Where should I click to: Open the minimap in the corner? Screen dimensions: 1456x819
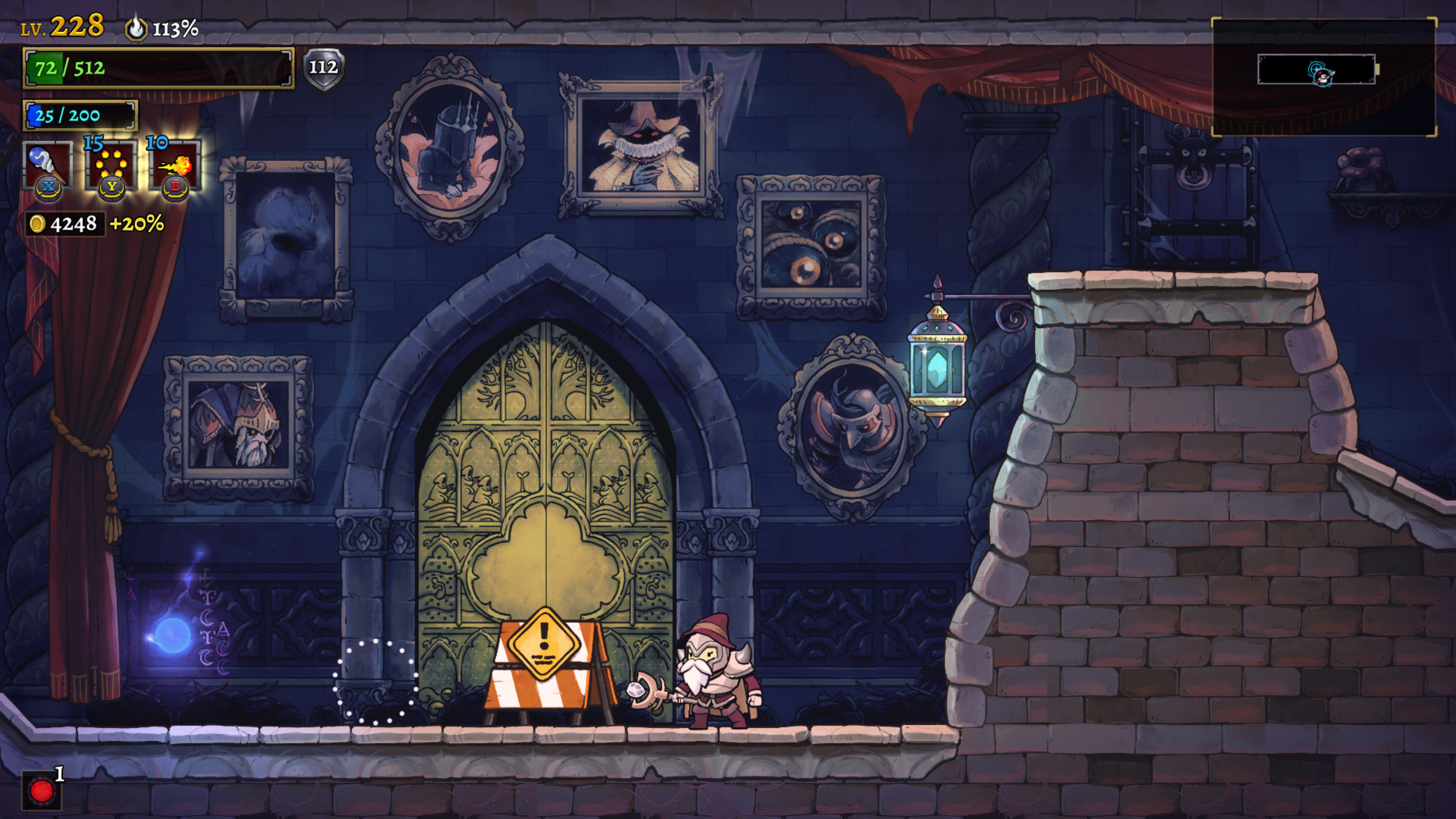click(1323, 77)
